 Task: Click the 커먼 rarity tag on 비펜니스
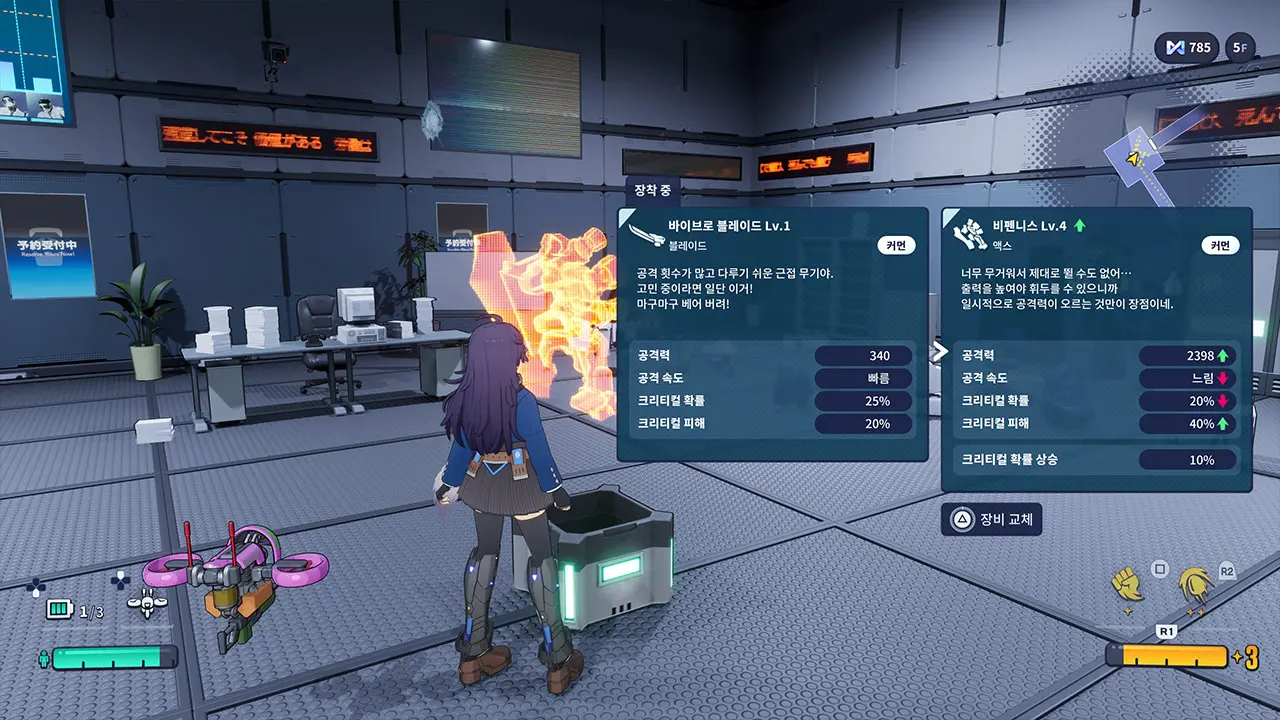1220,245
